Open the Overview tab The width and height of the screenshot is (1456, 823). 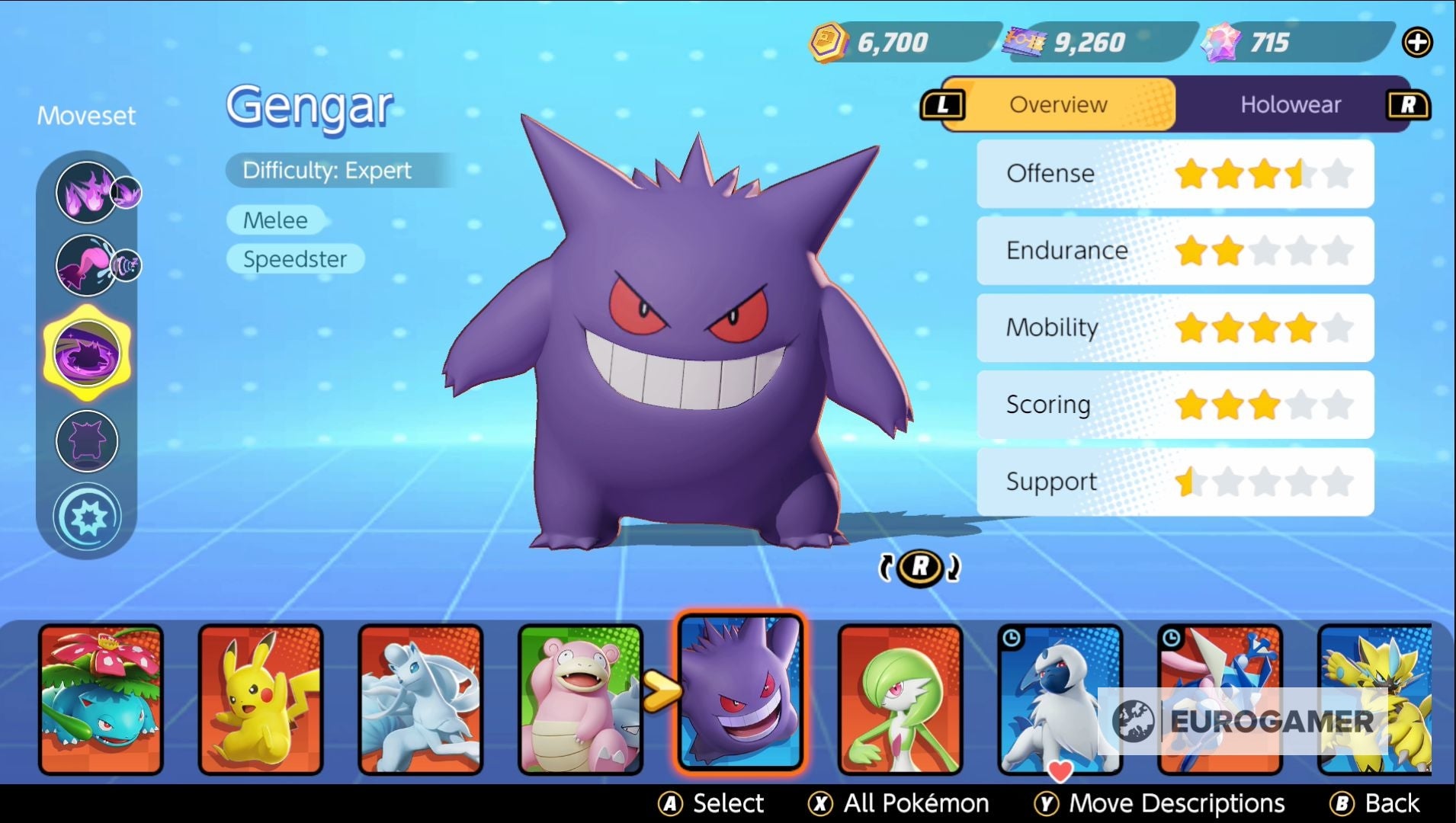[x=1057, y=104]
